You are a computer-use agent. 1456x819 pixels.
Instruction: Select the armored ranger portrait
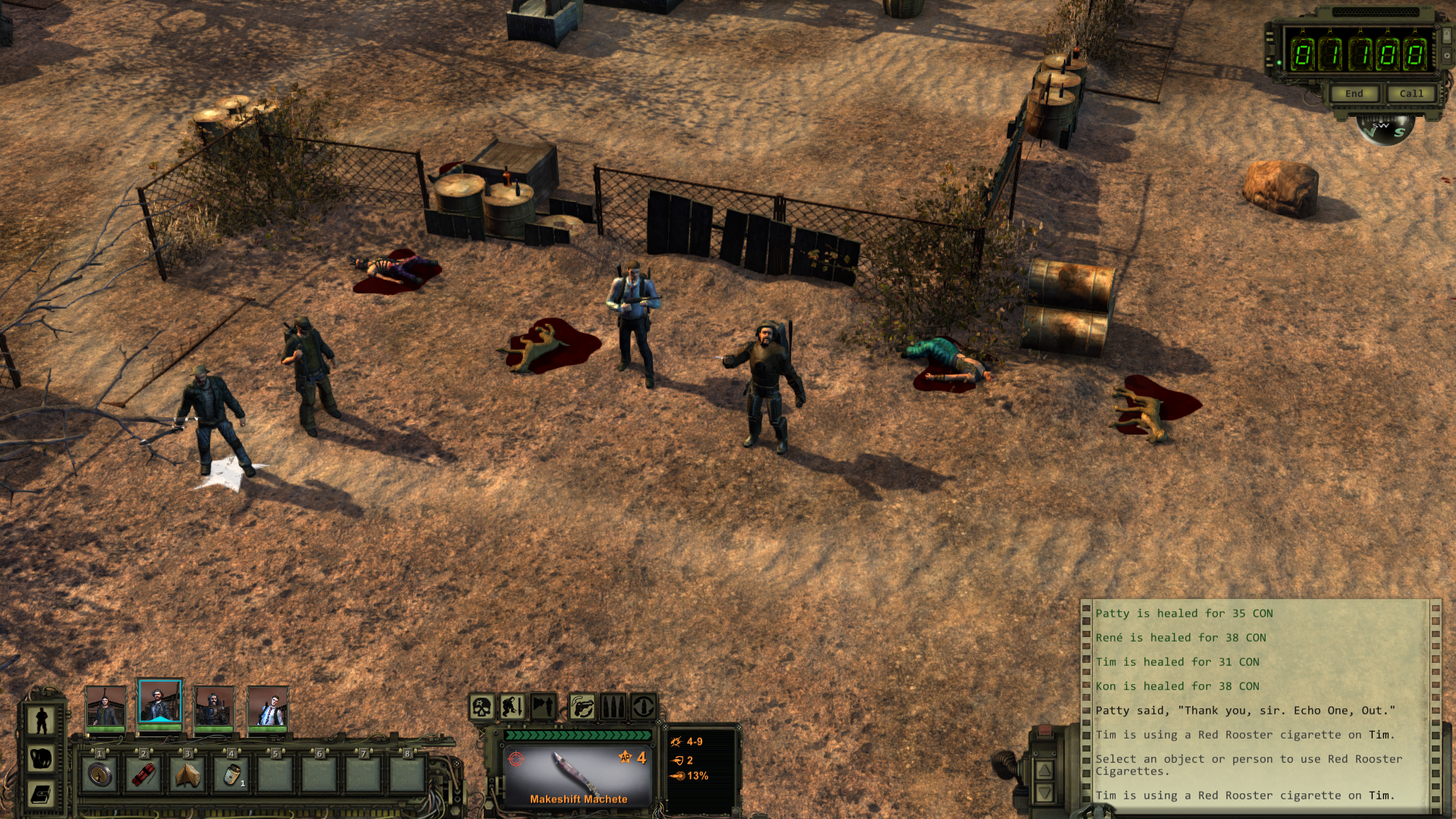(214, 708)
